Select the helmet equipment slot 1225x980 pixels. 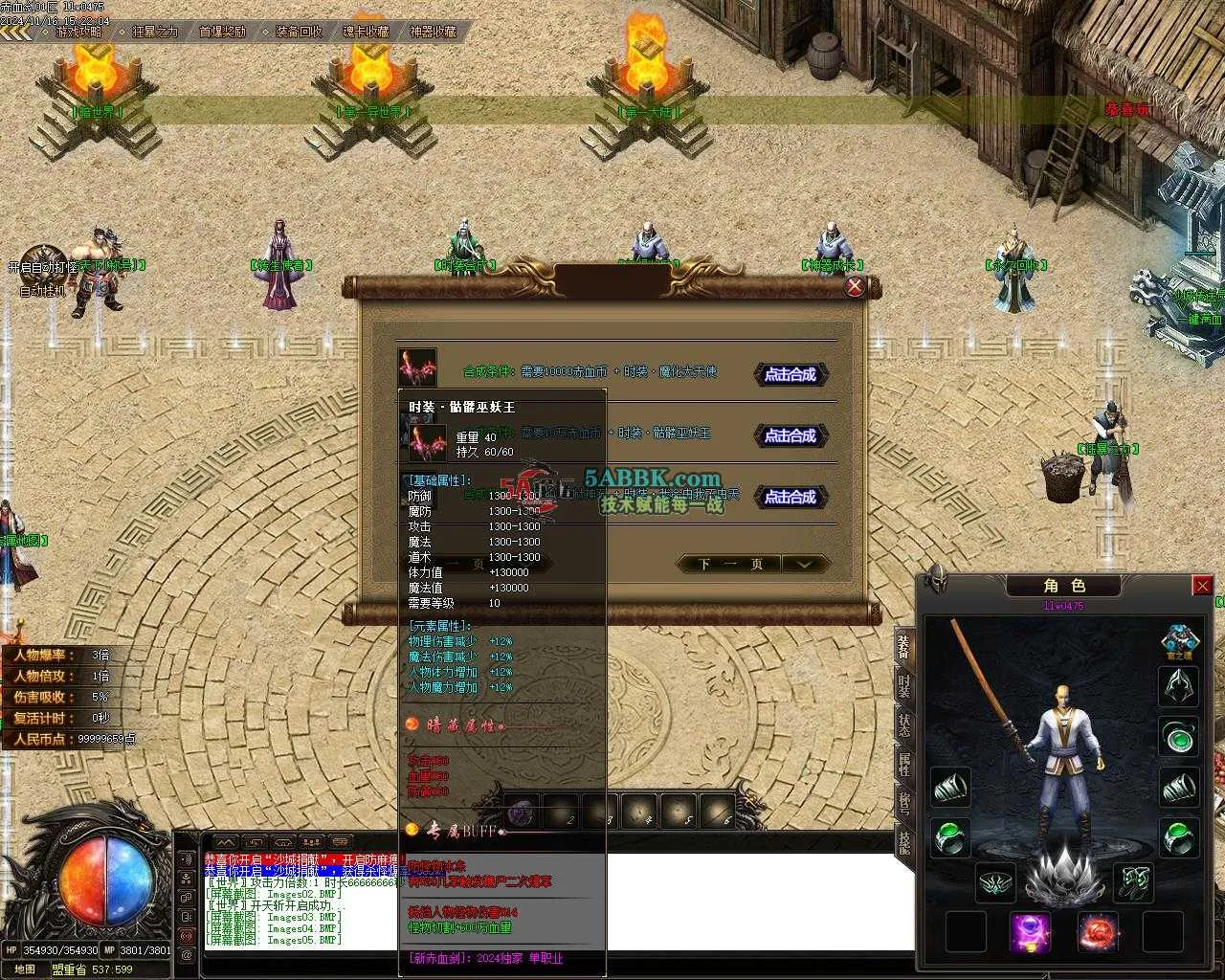click(1179, 686)
